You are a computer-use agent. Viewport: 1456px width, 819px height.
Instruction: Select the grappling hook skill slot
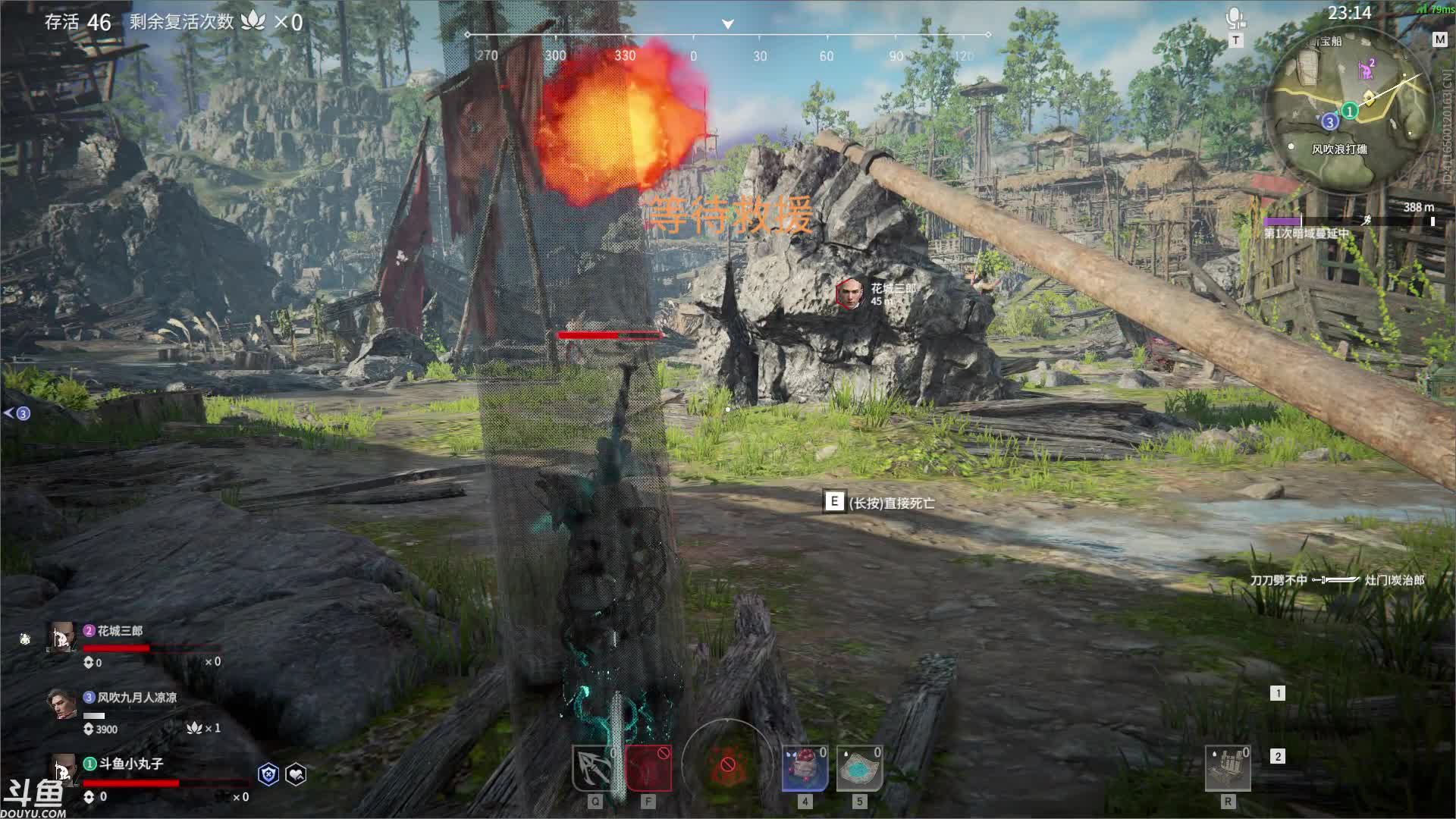594,767
